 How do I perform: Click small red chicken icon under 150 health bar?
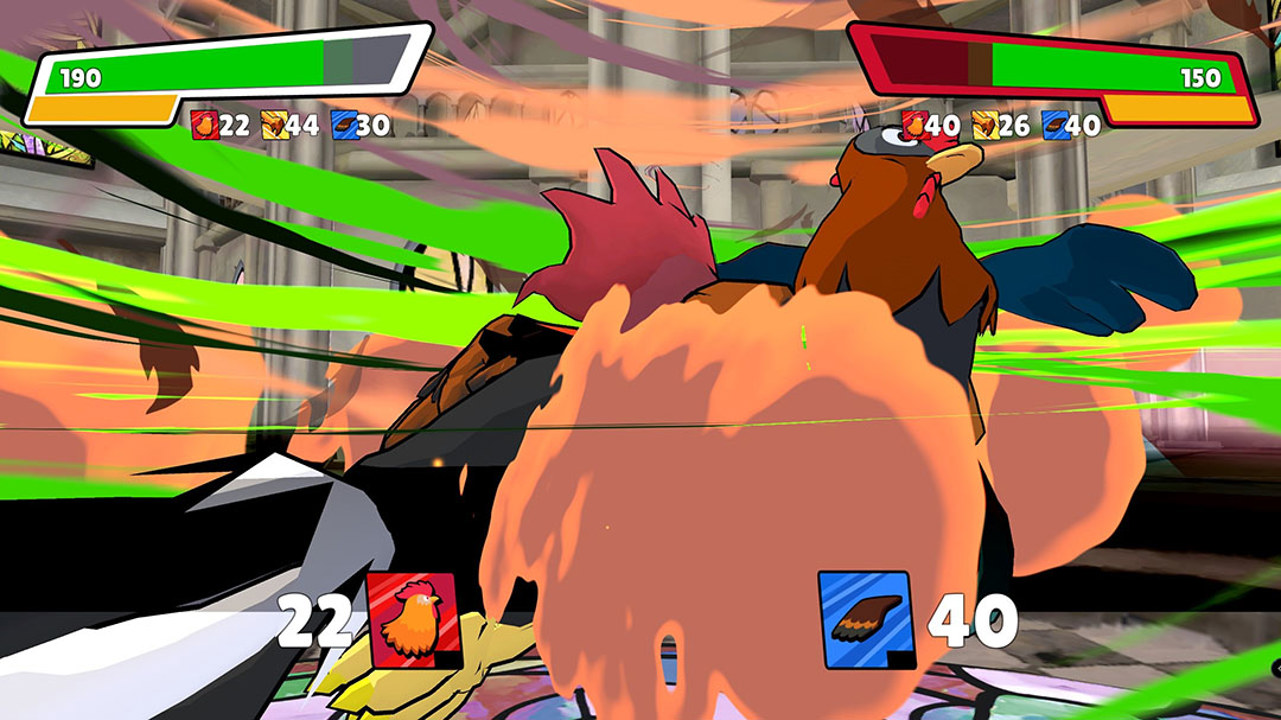point(915,125)
